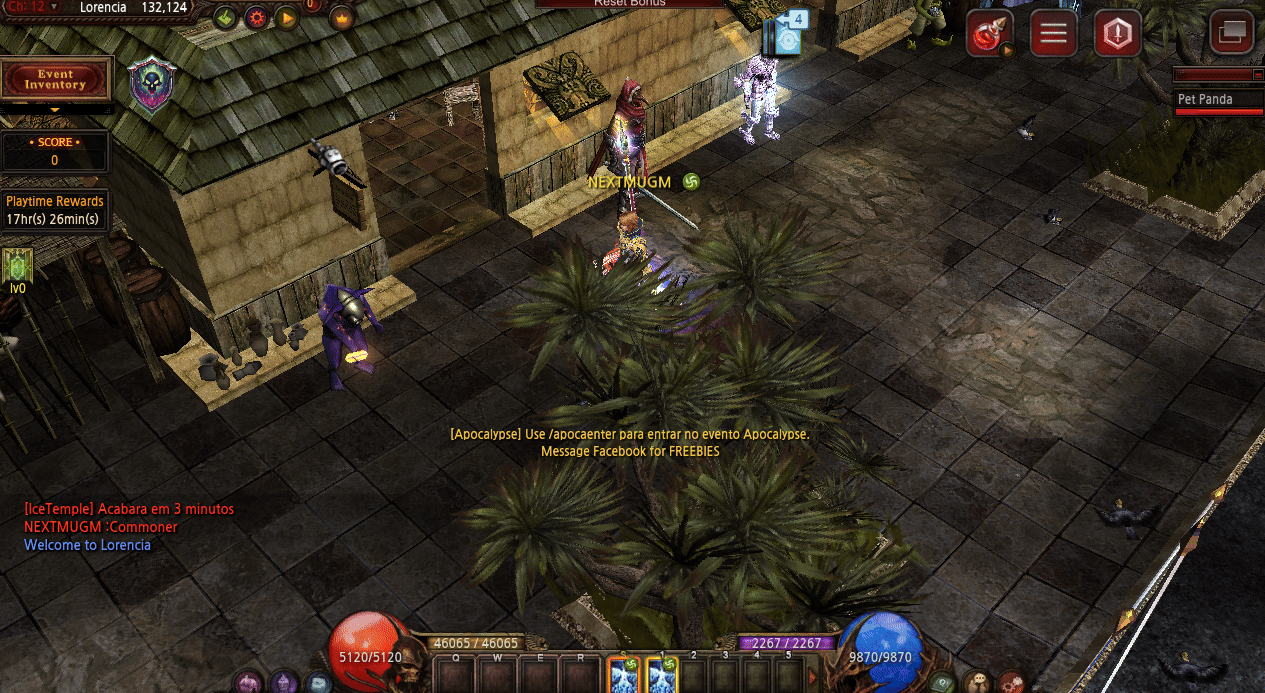Open the Event Inventory panel

click(56, 79)
